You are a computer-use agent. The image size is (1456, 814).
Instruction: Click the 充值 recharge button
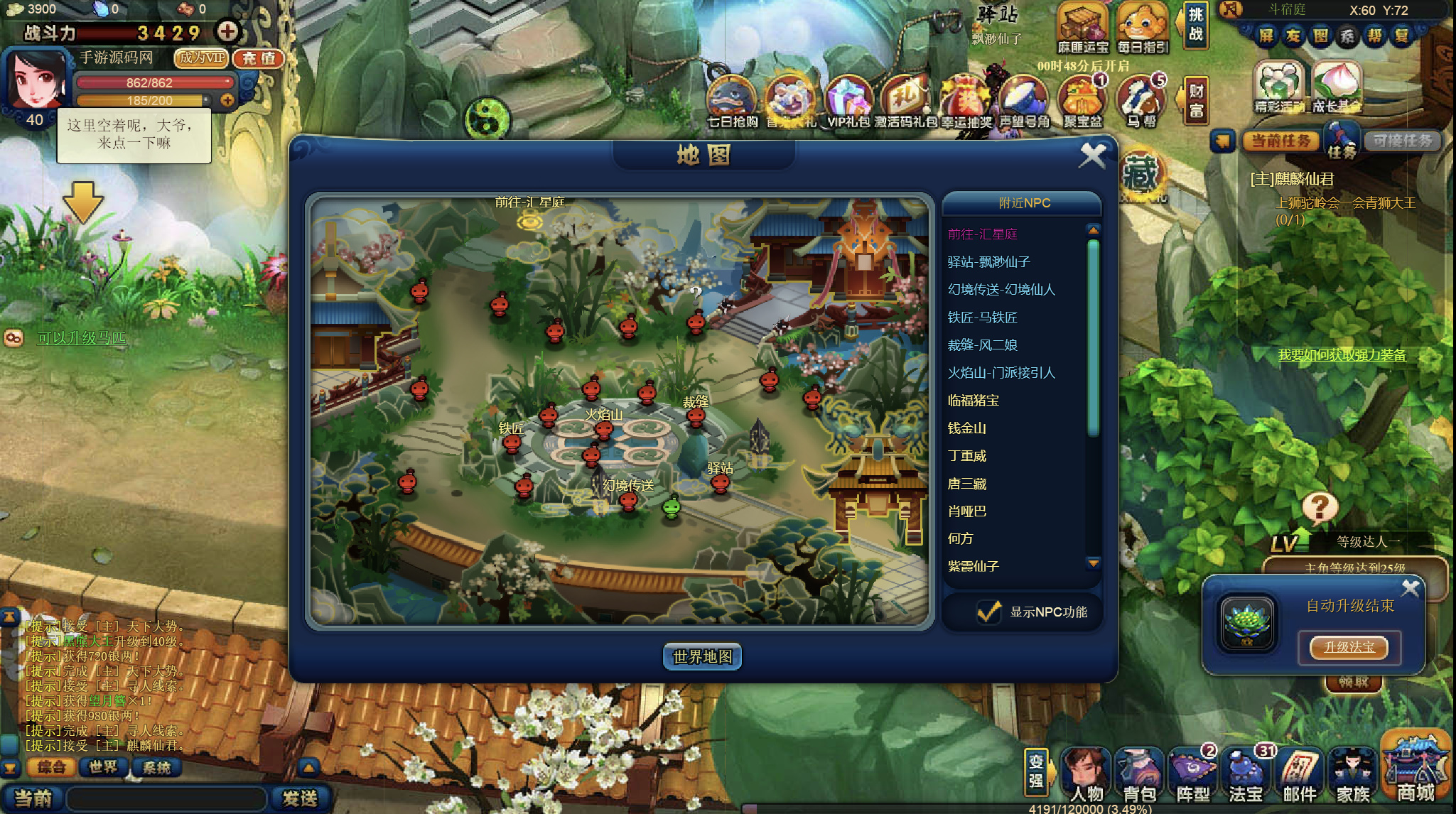click(258, 58)
